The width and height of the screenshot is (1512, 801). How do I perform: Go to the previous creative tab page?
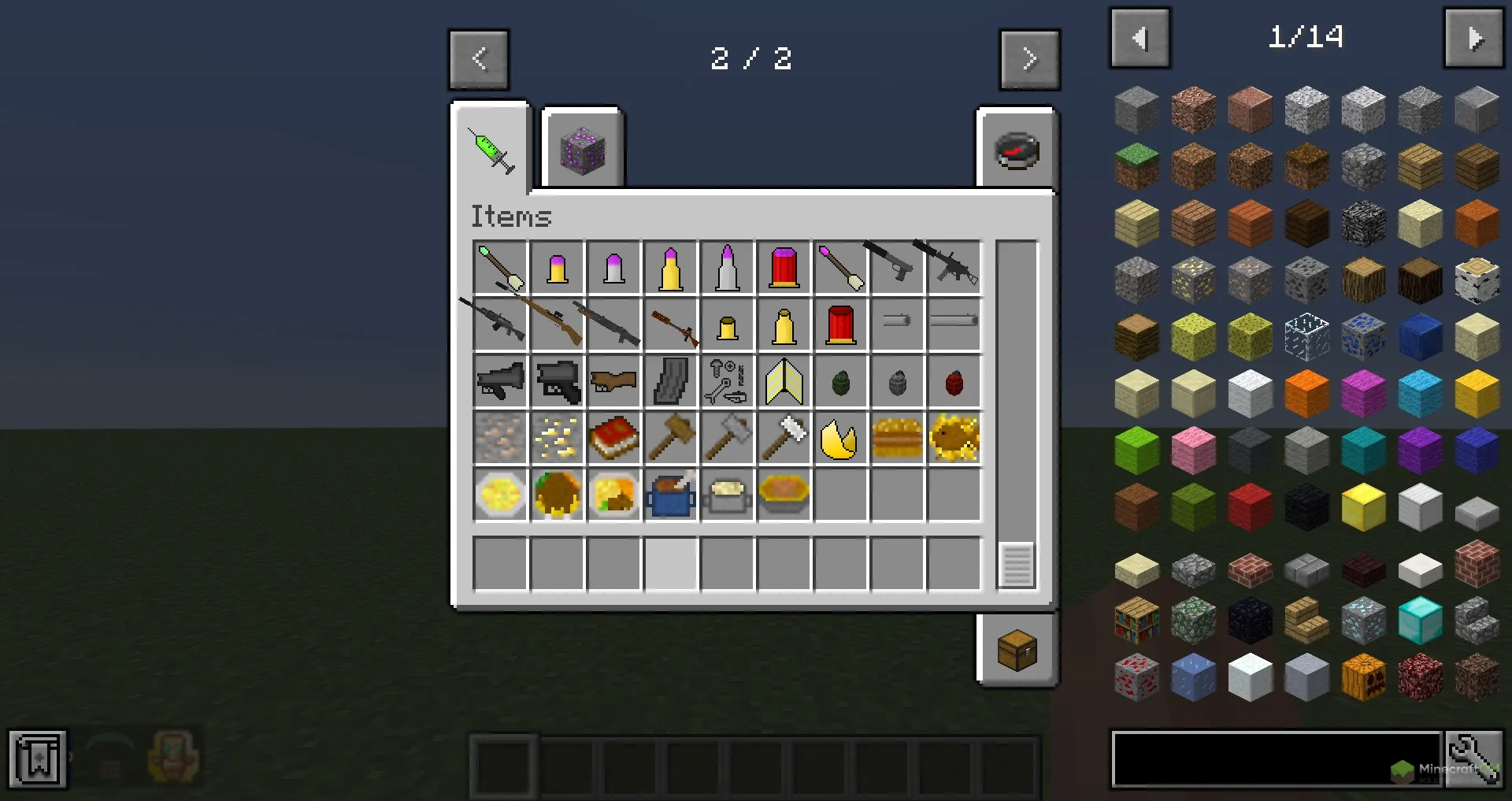click(x=479, y=59)
